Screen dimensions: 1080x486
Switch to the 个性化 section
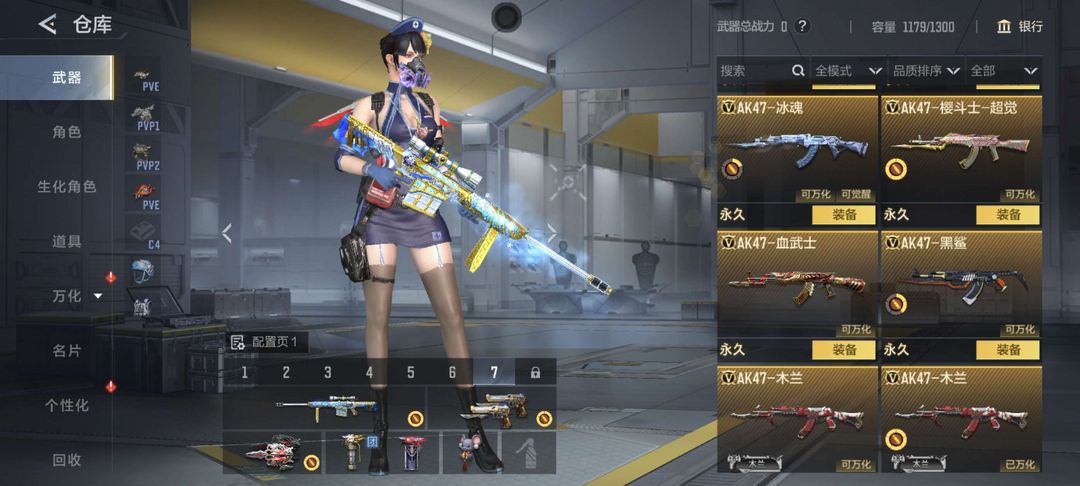pyautogui.click(x=66, y=405)
